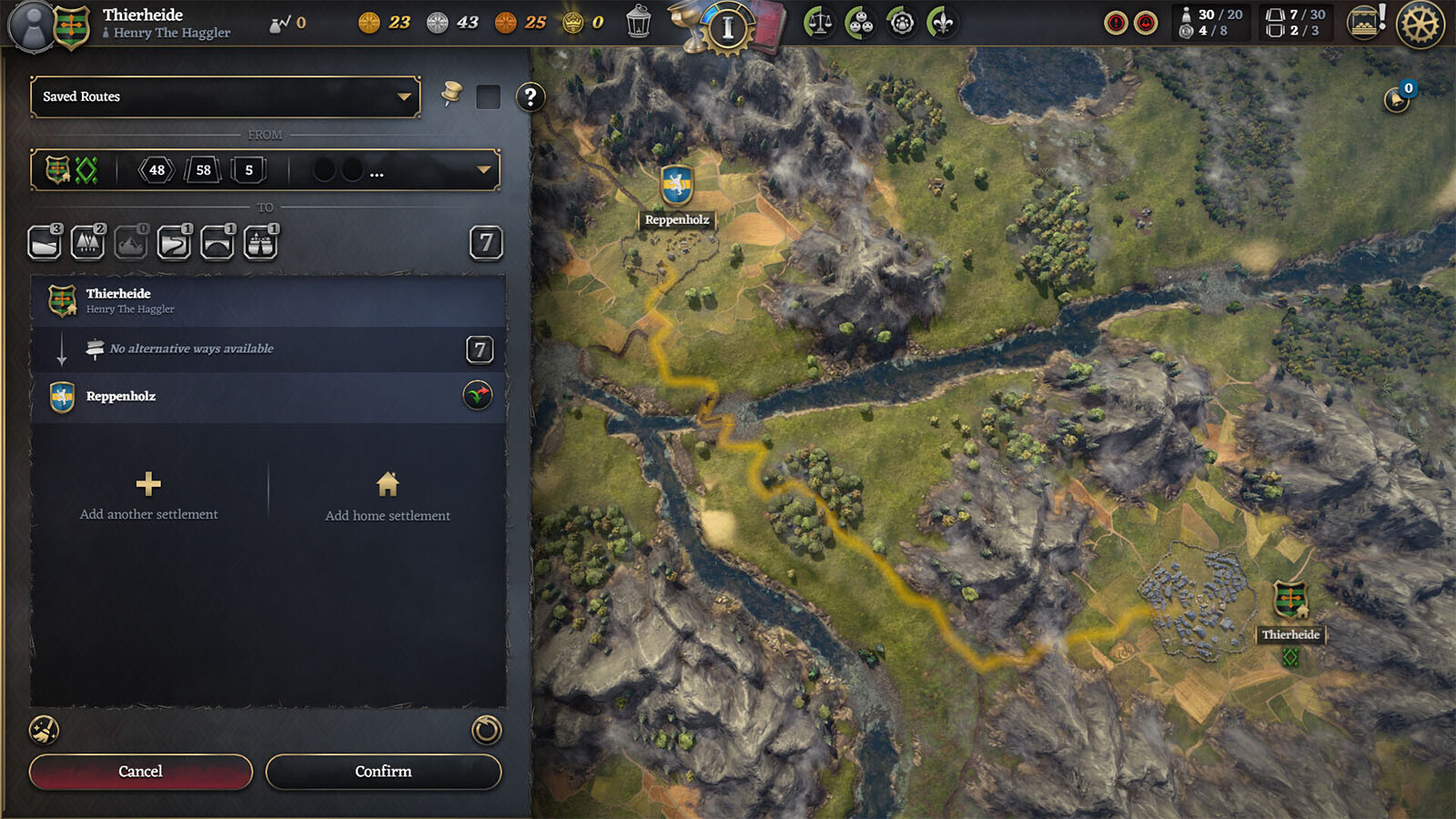
Task: Cancel the route planning
Action: coord(140,772)
